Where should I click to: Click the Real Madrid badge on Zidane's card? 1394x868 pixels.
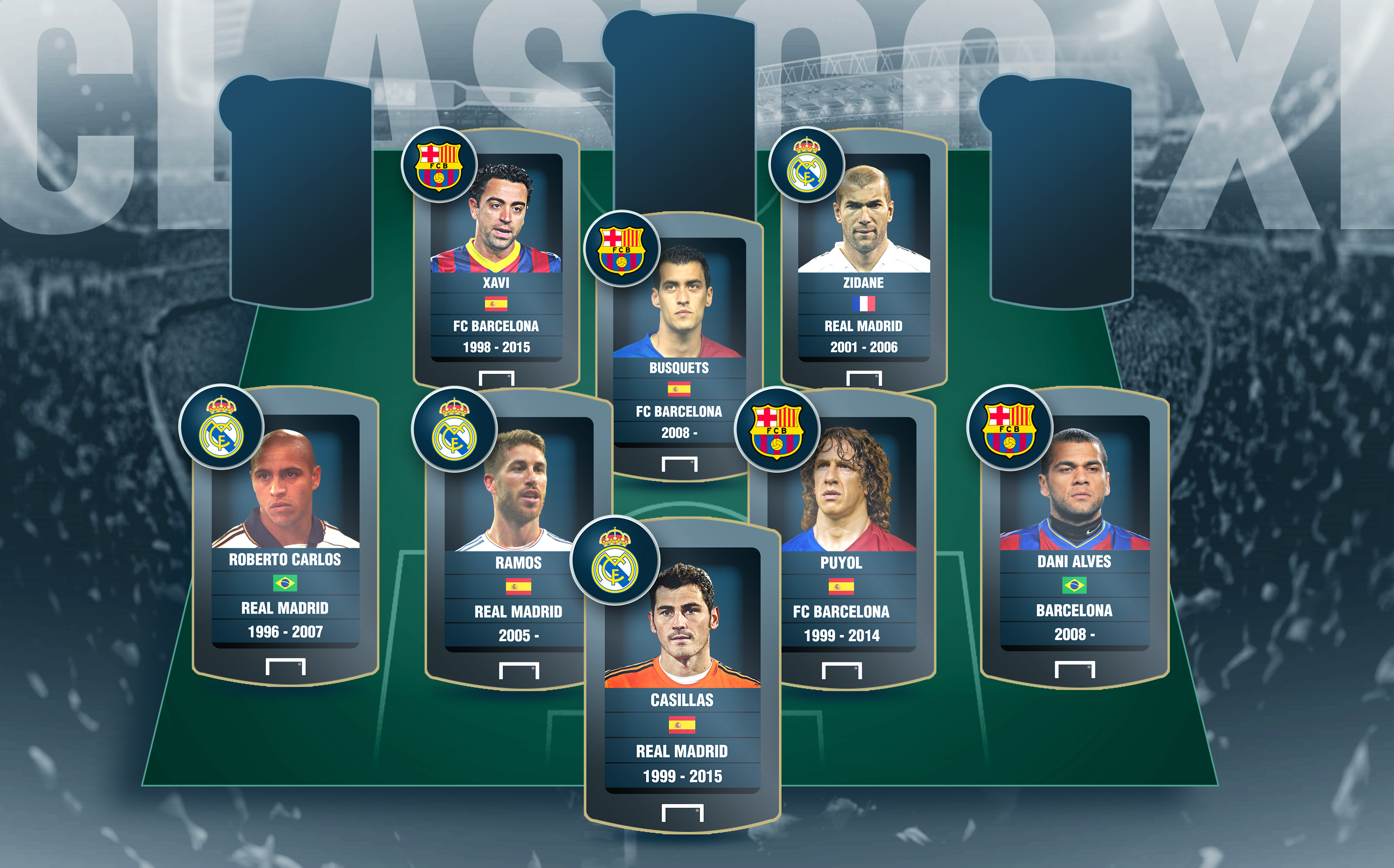(806, 164)
